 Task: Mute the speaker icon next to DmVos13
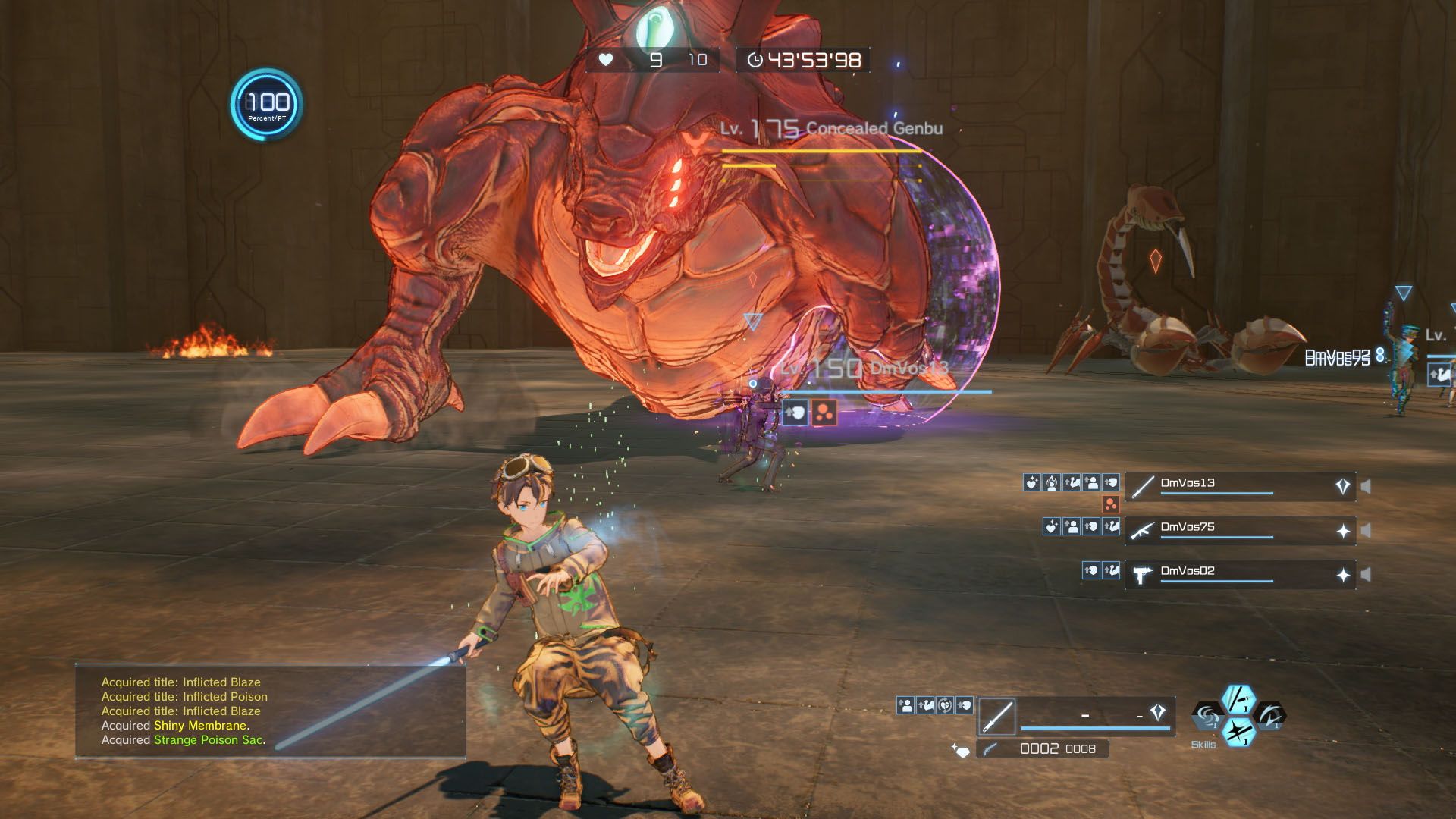pos(1367,486)
